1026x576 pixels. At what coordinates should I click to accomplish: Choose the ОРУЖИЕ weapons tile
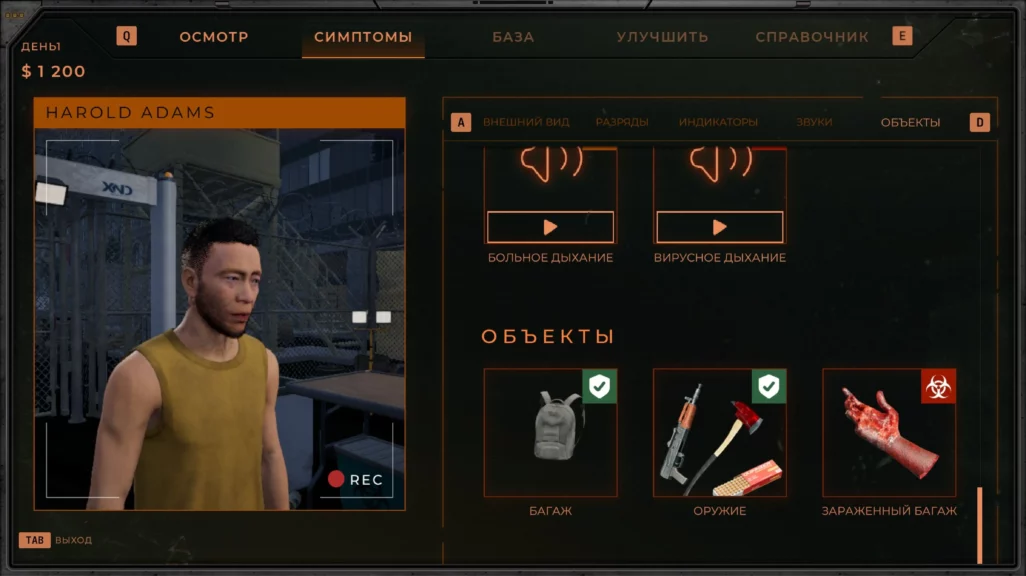pos(720,433)
